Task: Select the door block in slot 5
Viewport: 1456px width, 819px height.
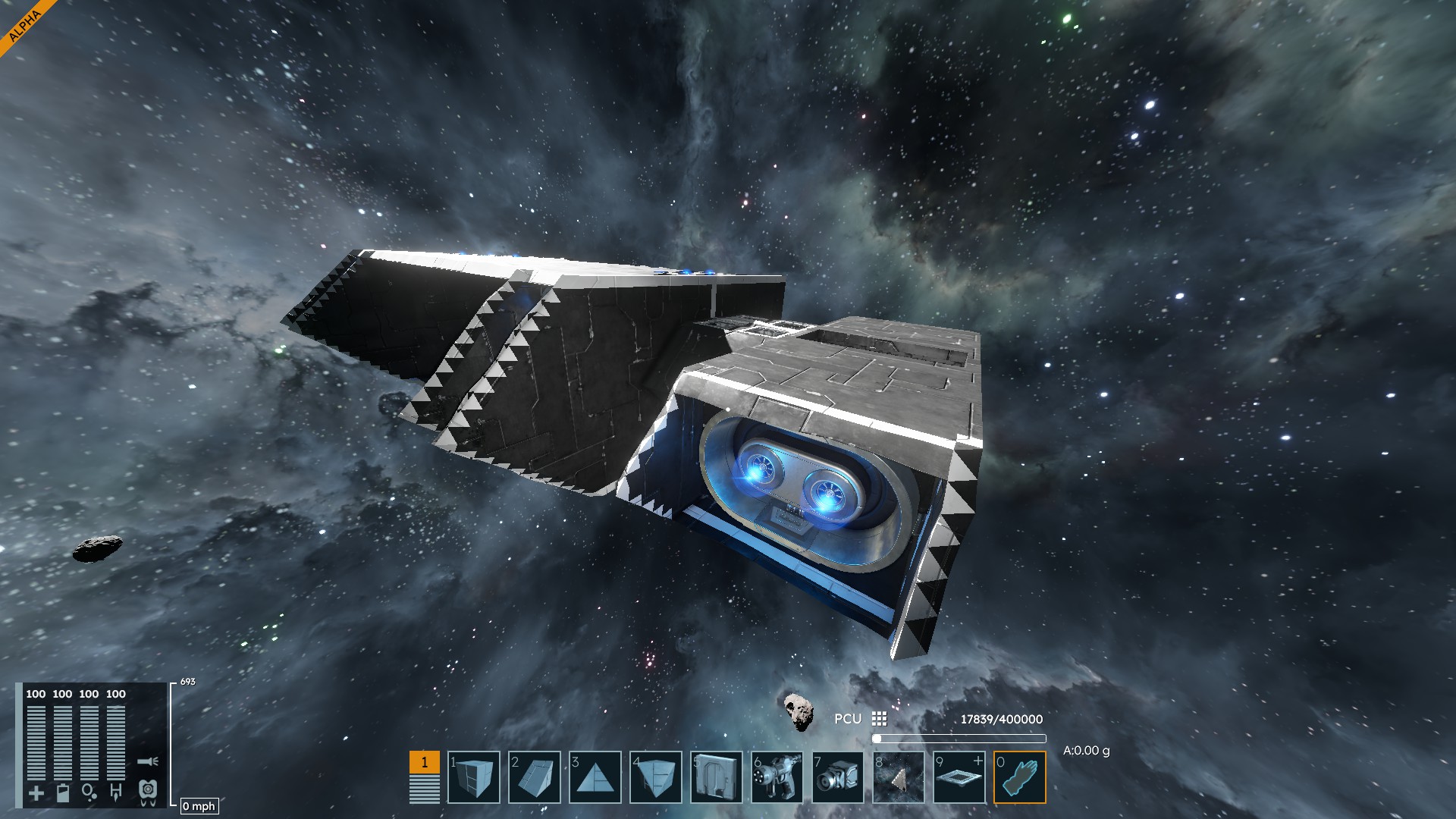Action: click(x=717, y=777)
